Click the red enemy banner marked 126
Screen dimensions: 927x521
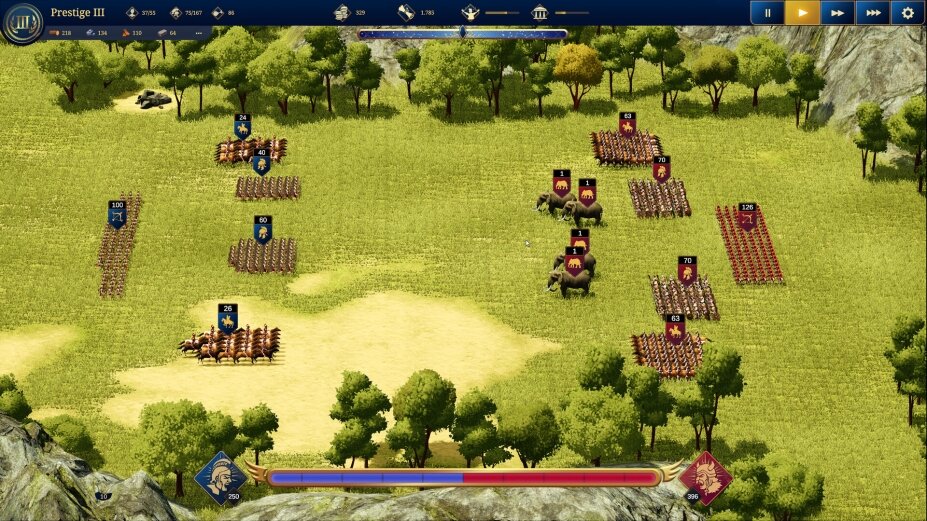click(747, 215)
